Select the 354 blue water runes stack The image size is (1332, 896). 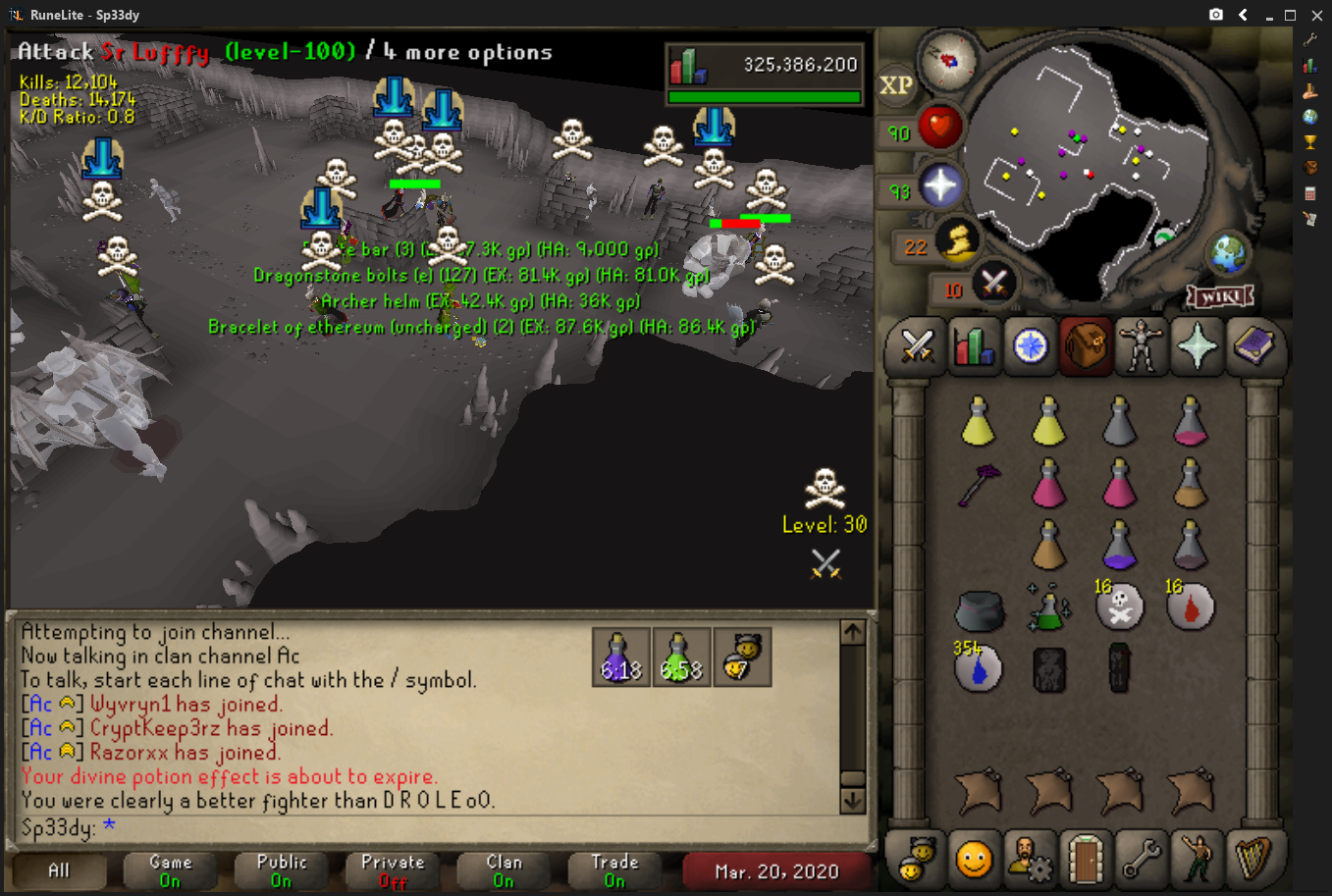978,667
